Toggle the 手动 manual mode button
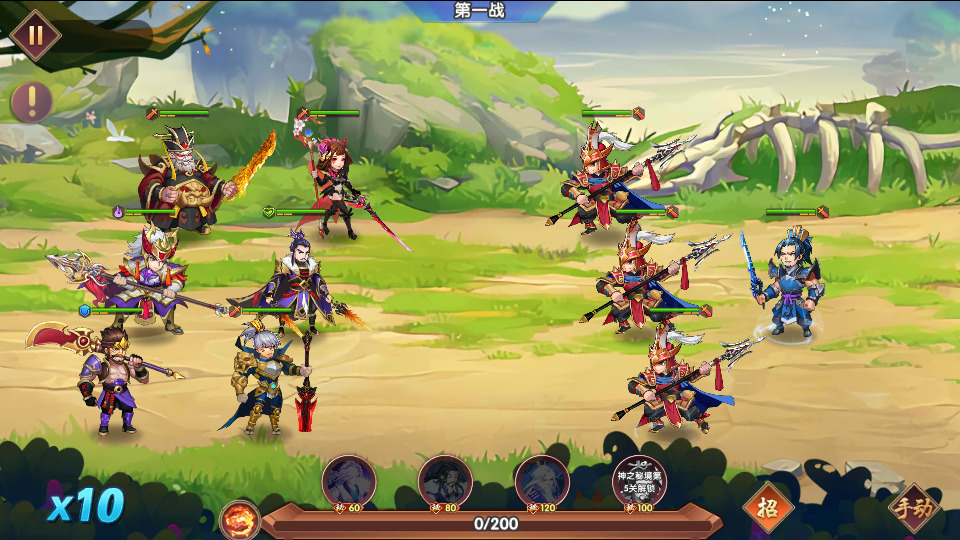 click(x=913, y=508)
